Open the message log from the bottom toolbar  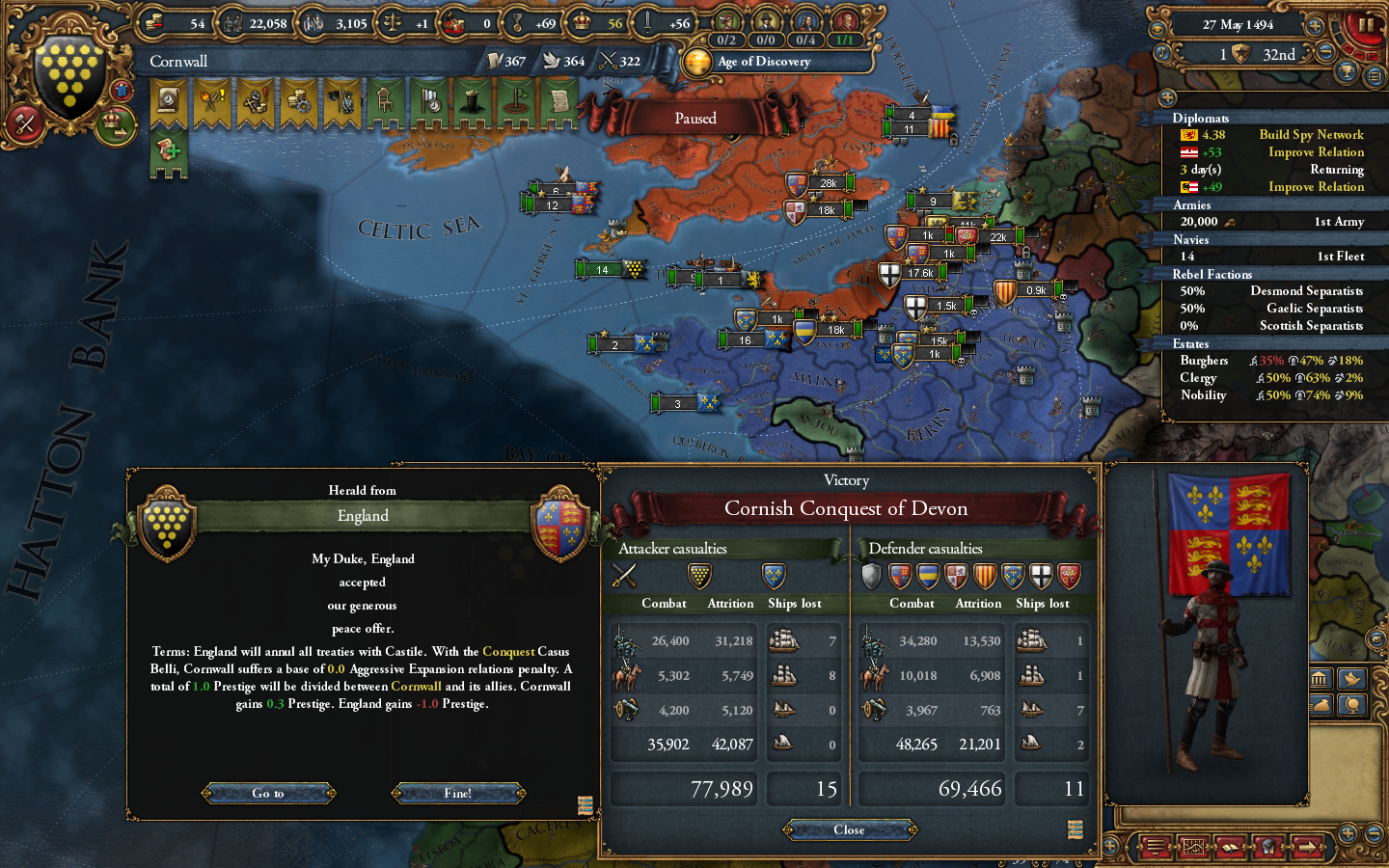1156,847
